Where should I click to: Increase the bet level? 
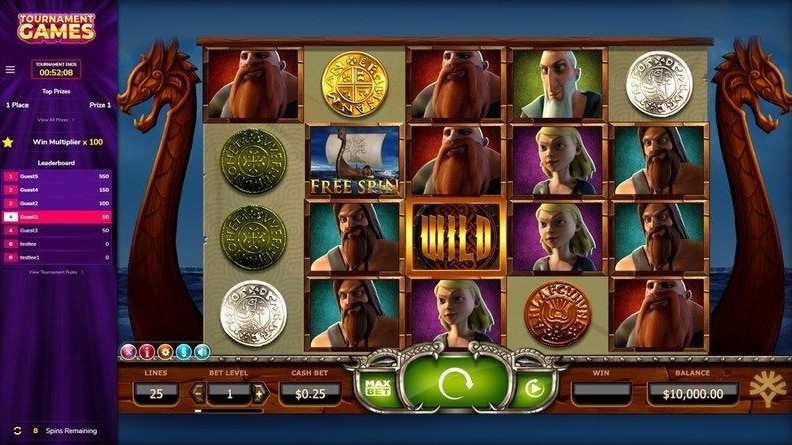point(259,393)
